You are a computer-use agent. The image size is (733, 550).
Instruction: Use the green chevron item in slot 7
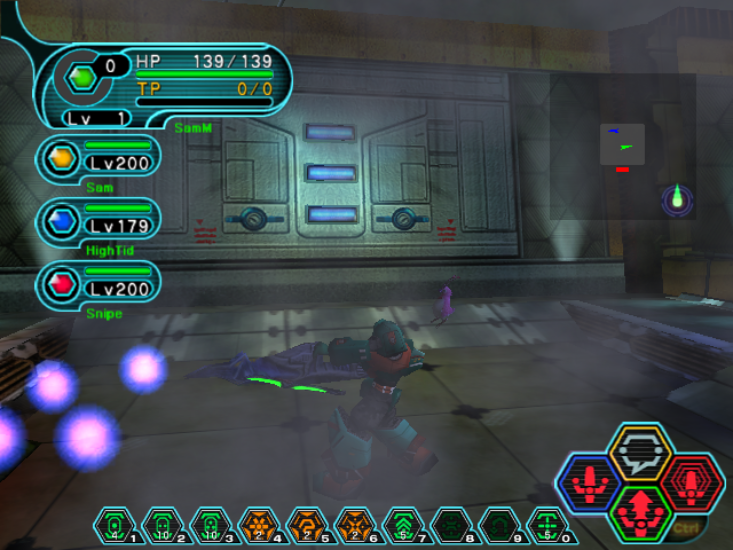click(402, 524)
